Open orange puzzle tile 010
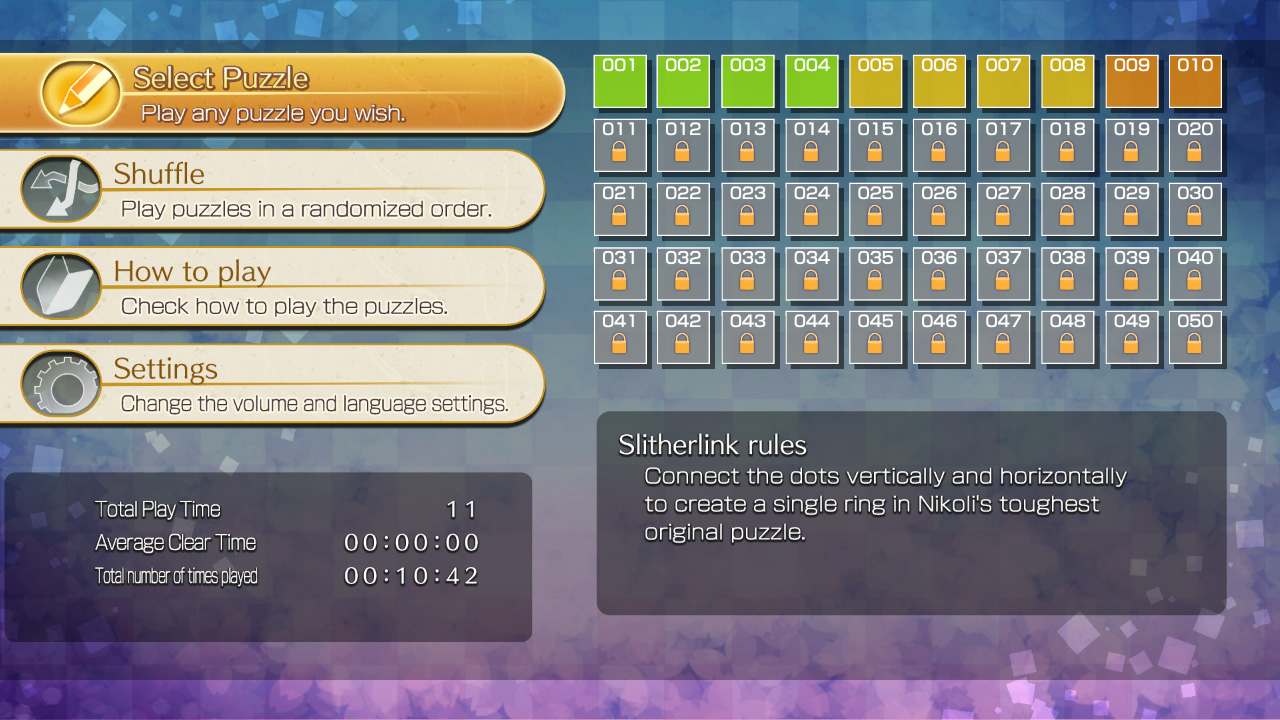 [1196, 81]
